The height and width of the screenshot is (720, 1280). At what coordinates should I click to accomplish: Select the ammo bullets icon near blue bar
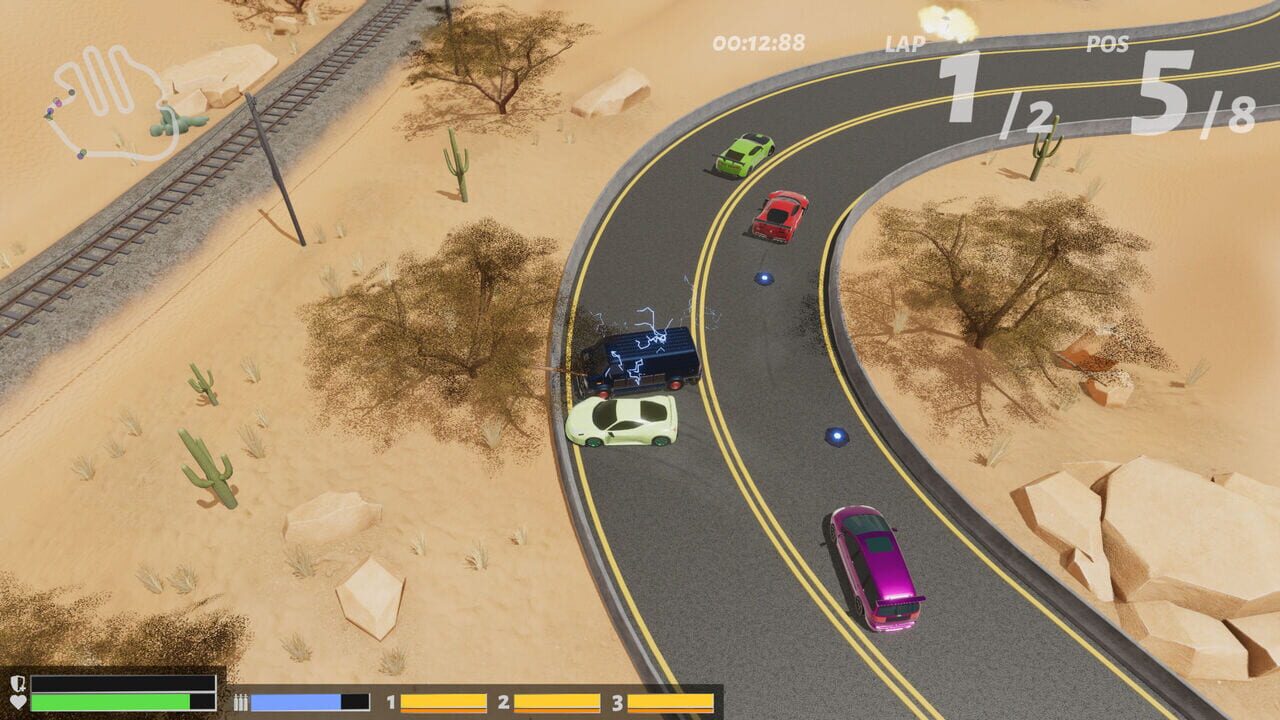pos(241,701)
